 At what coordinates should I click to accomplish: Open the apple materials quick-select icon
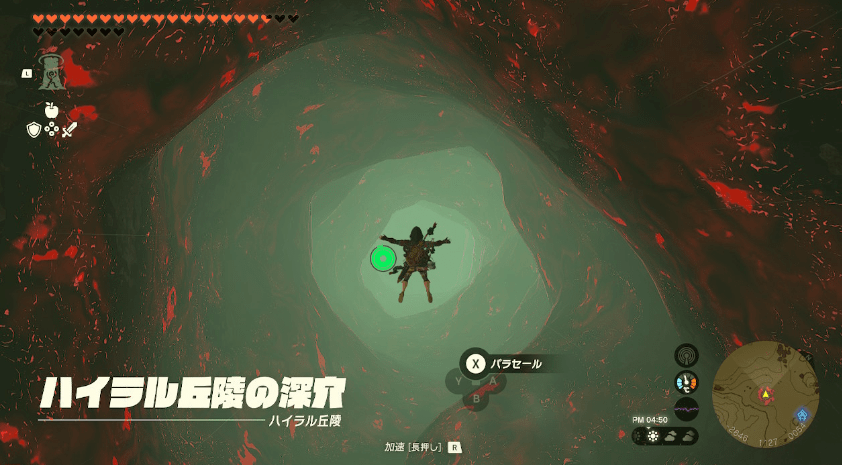point(51,108)
